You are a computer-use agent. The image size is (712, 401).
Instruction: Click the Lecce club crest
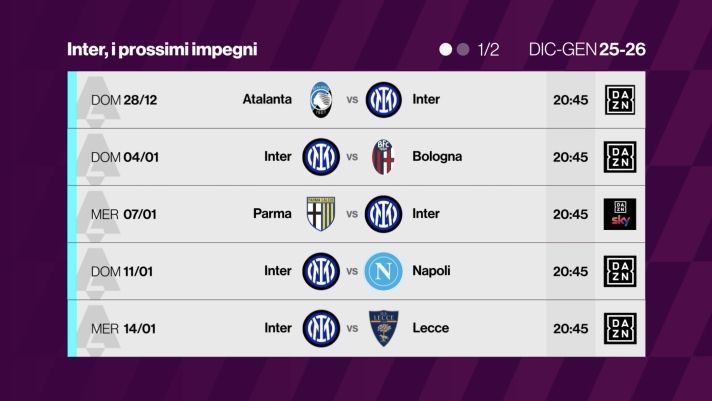tap(383, 328)
